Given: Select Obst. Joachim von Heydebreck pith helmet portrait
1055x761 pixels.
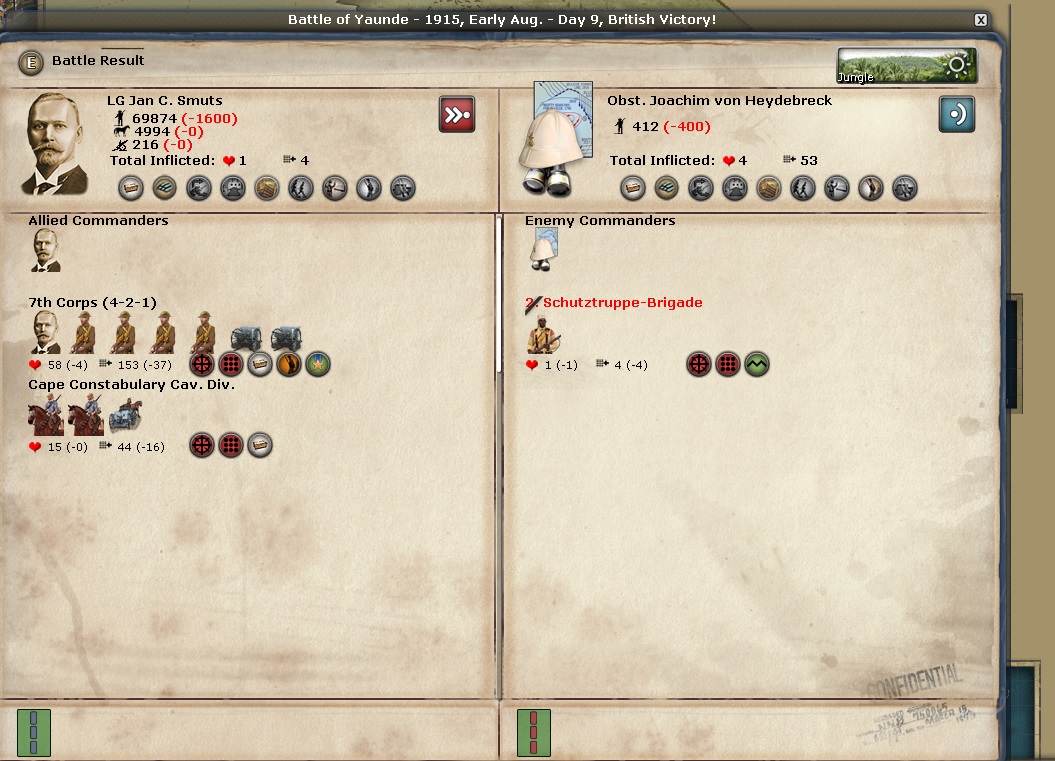Looking at the screenshot, I should 555,140.
